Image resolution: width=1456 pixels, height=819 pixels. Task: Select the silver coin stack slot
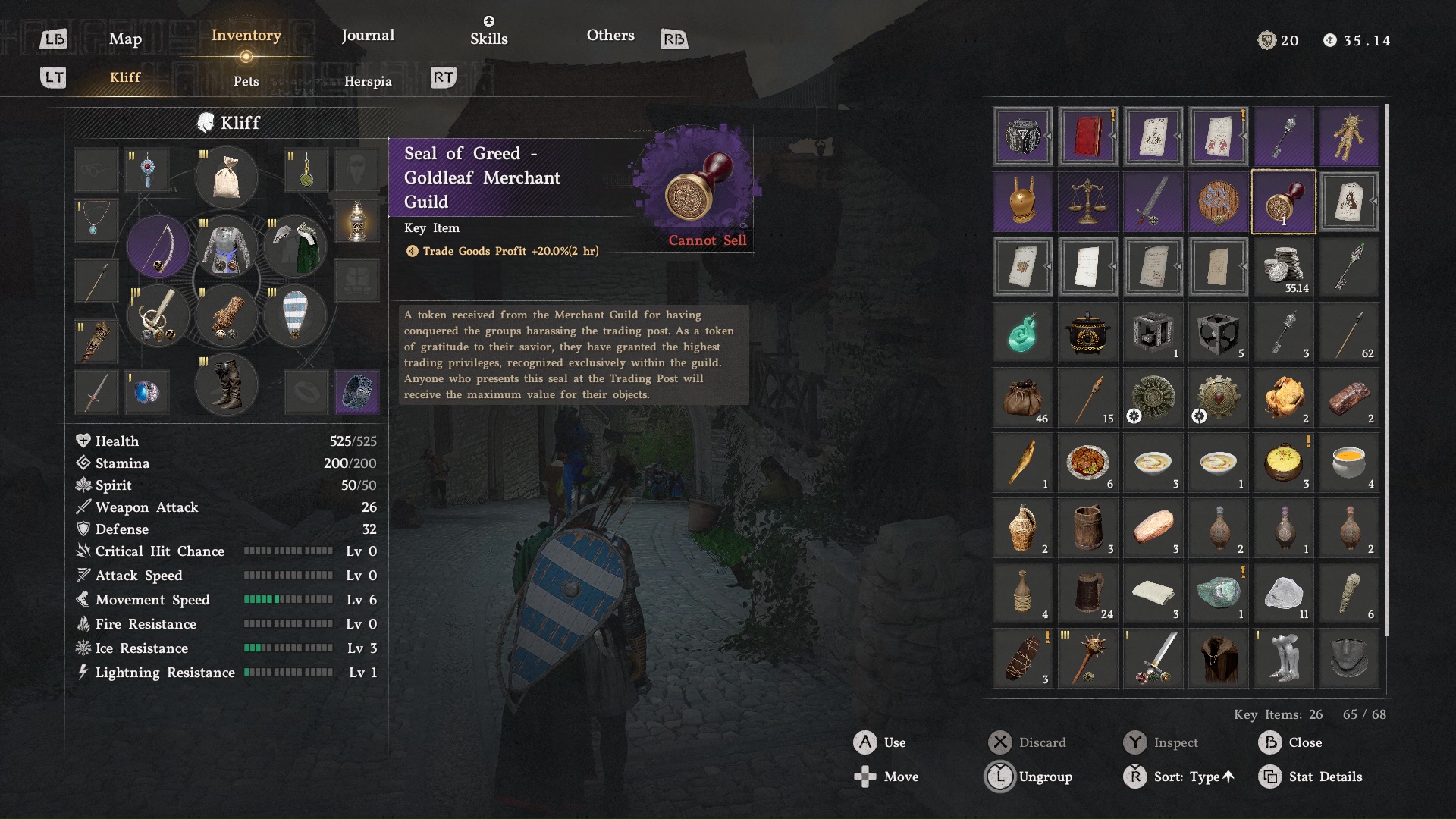pos(1283,267)
